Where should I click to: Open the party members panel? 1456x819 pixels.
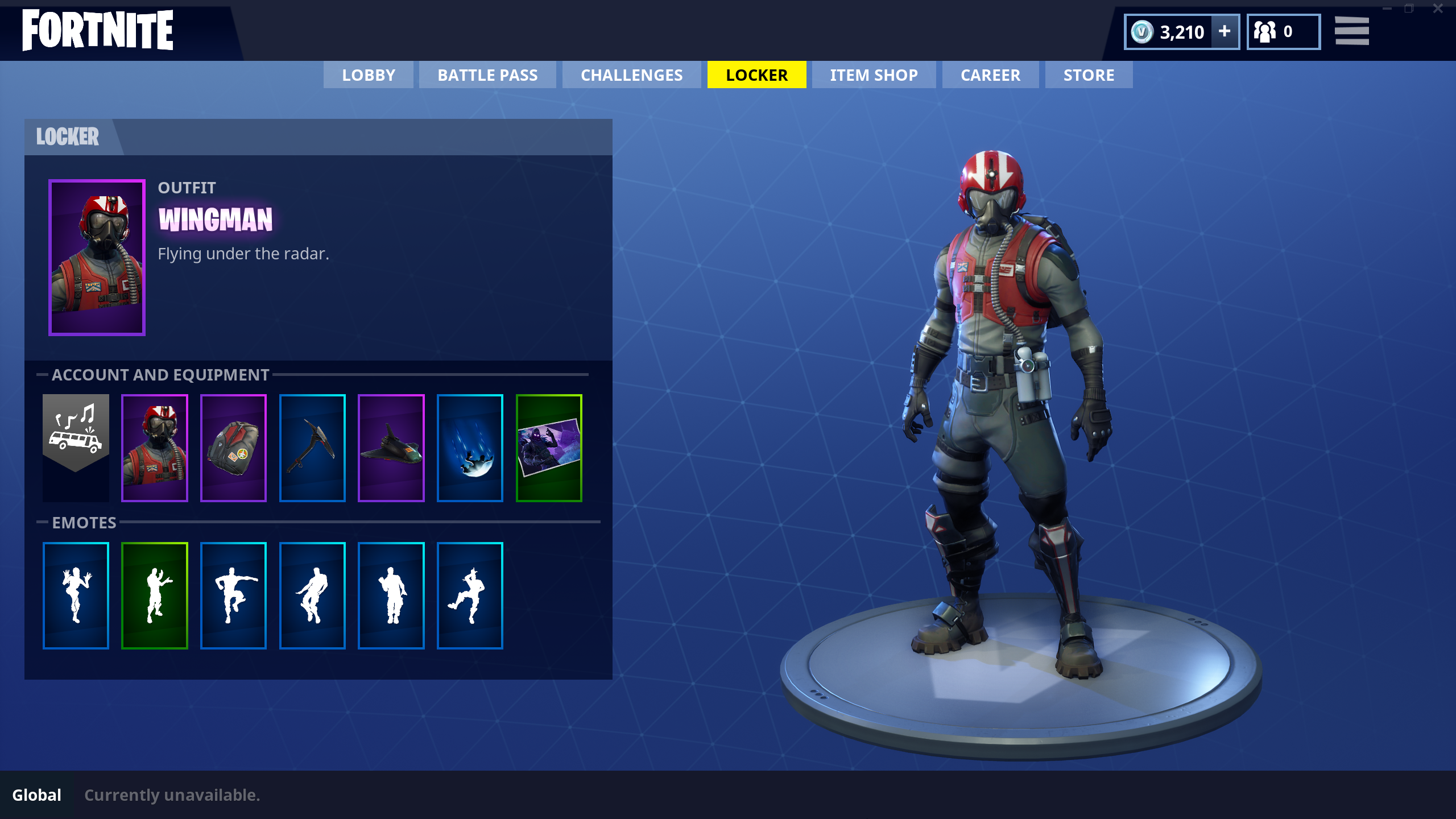(x=1283, y=31)
